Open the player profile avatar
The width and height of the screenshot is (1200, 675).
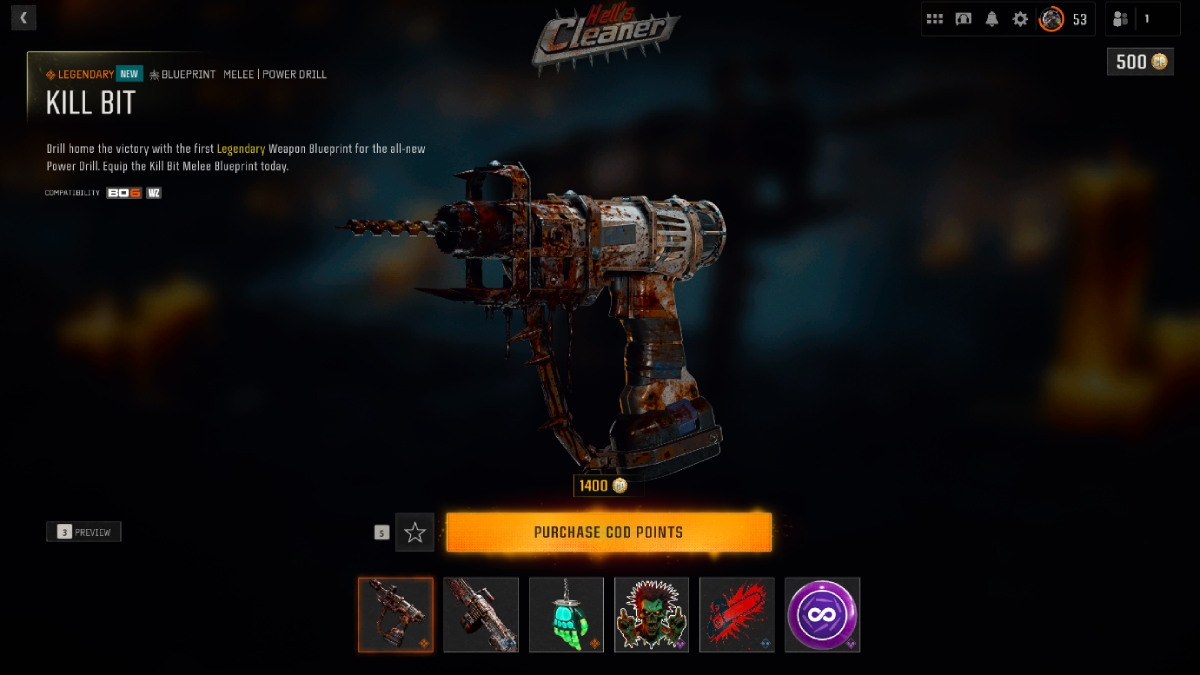click(x=1051, y=19)
